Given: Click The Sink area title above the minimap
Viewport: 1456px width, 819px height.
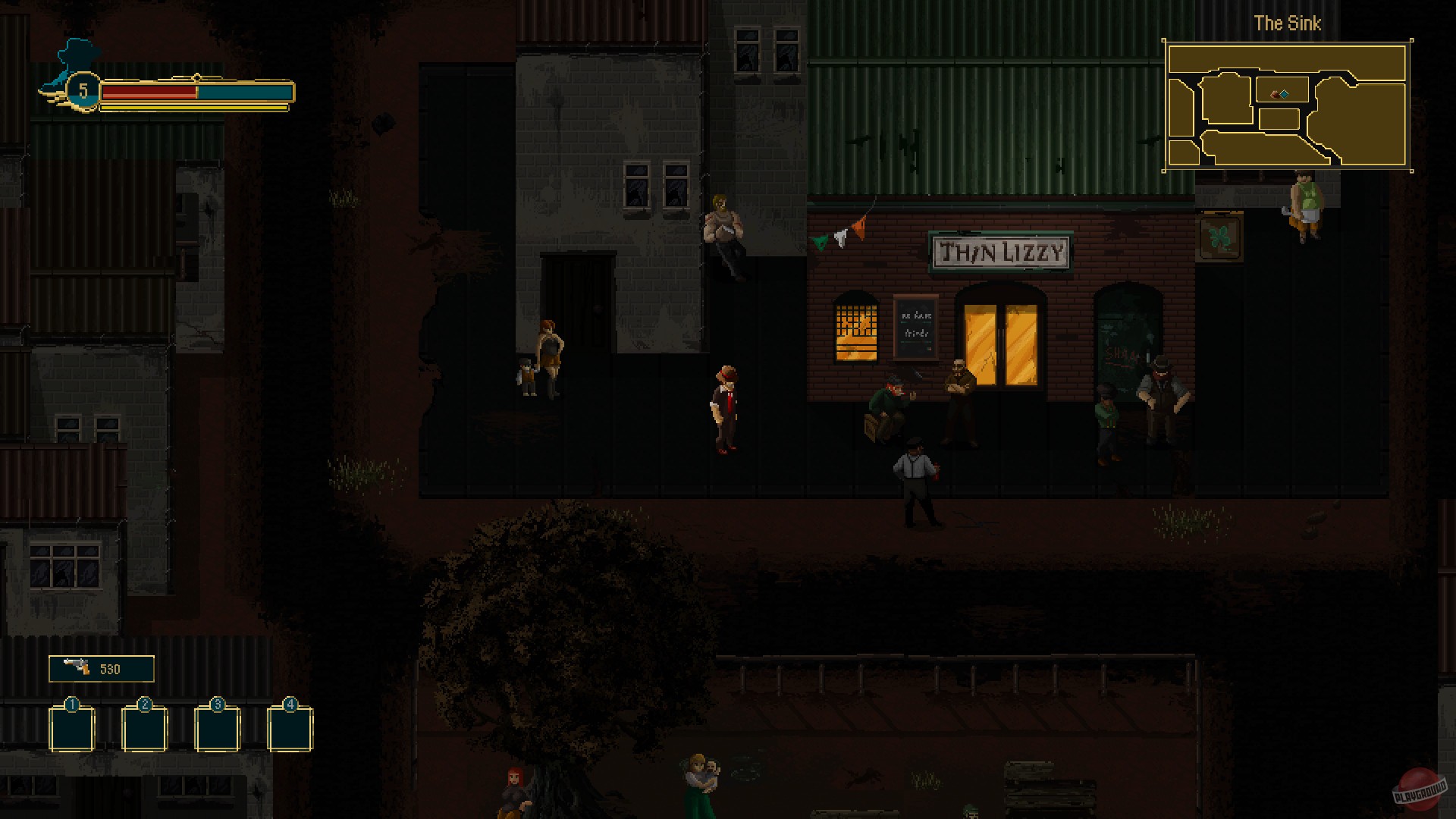Looking at the screenshot, I should pyautogui.click(x=1286, y=23).
